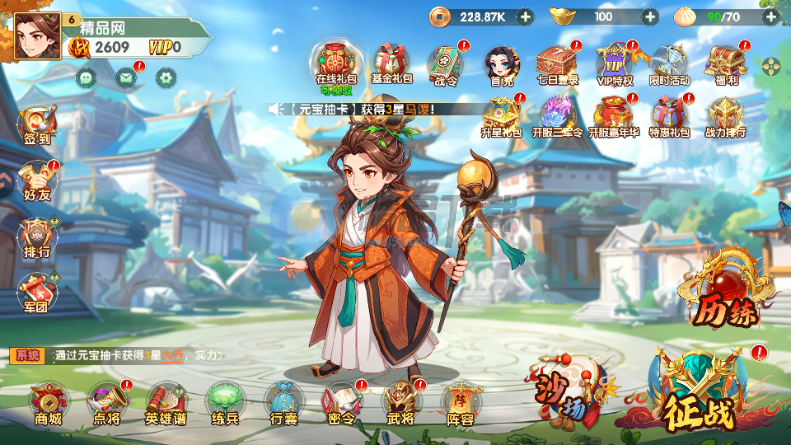Image resolution: width=791 pixels, height=445 pixels.
Task: Open the 战力排行 power ranking
Action: (x=725, y=116)
